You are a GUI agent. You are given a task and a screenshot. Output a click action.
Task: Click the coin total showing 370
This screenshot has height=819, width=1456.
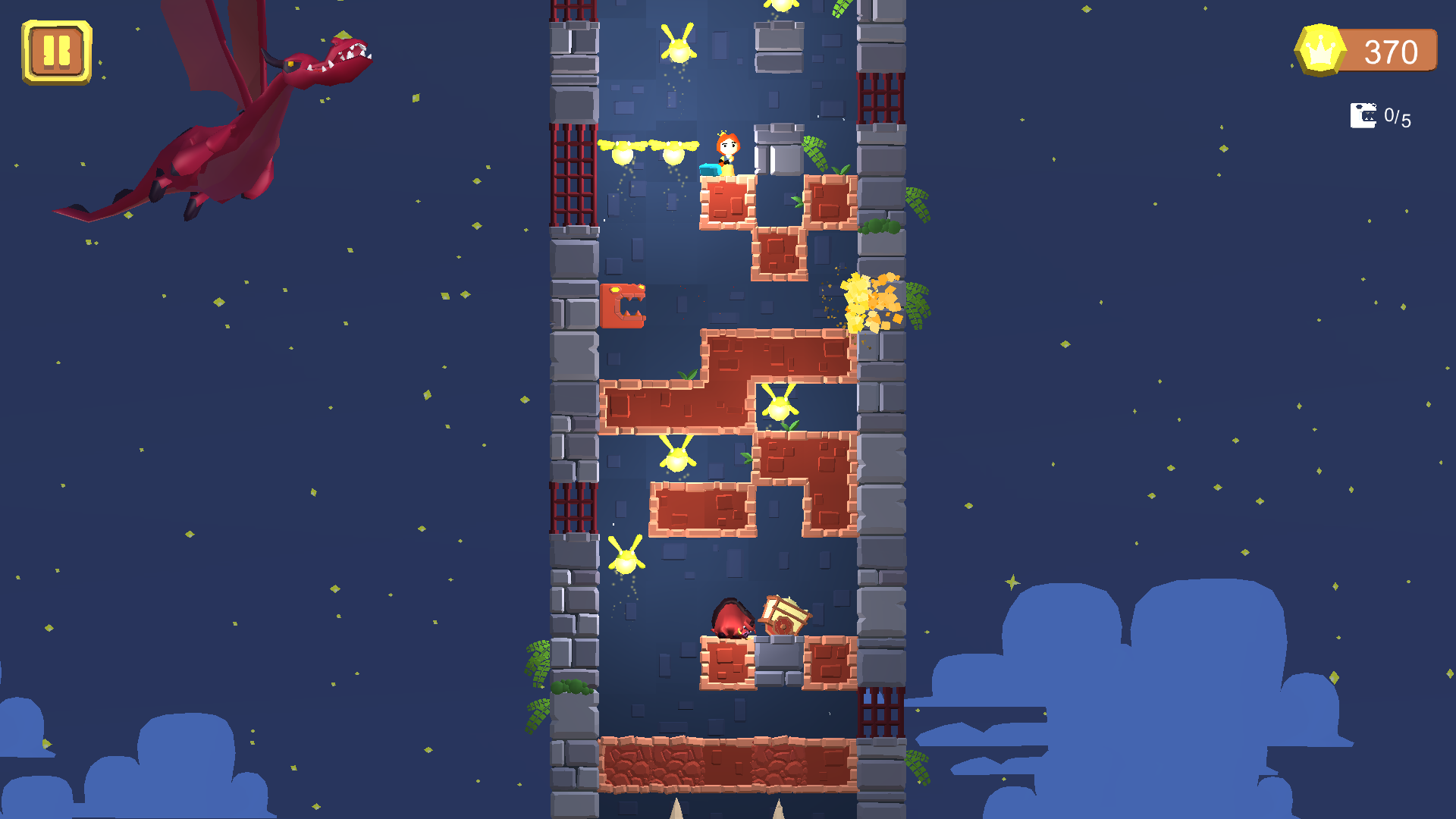point(1392,52)
